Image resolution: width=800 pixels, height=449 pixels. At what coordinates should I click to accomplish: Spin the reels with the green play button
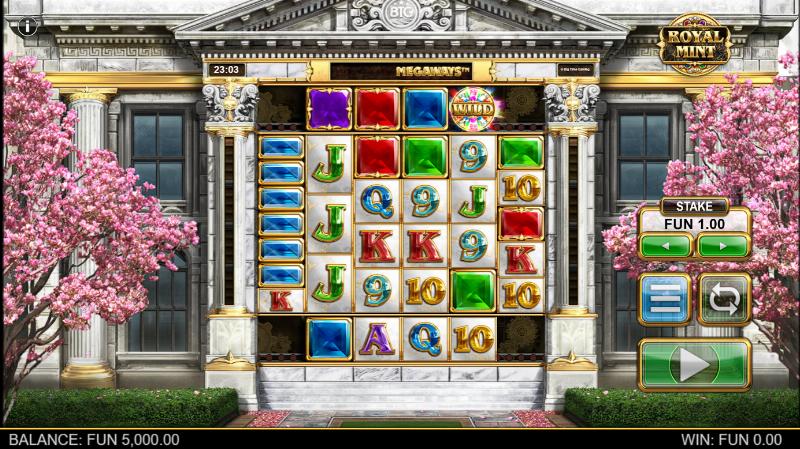(694, 364)
